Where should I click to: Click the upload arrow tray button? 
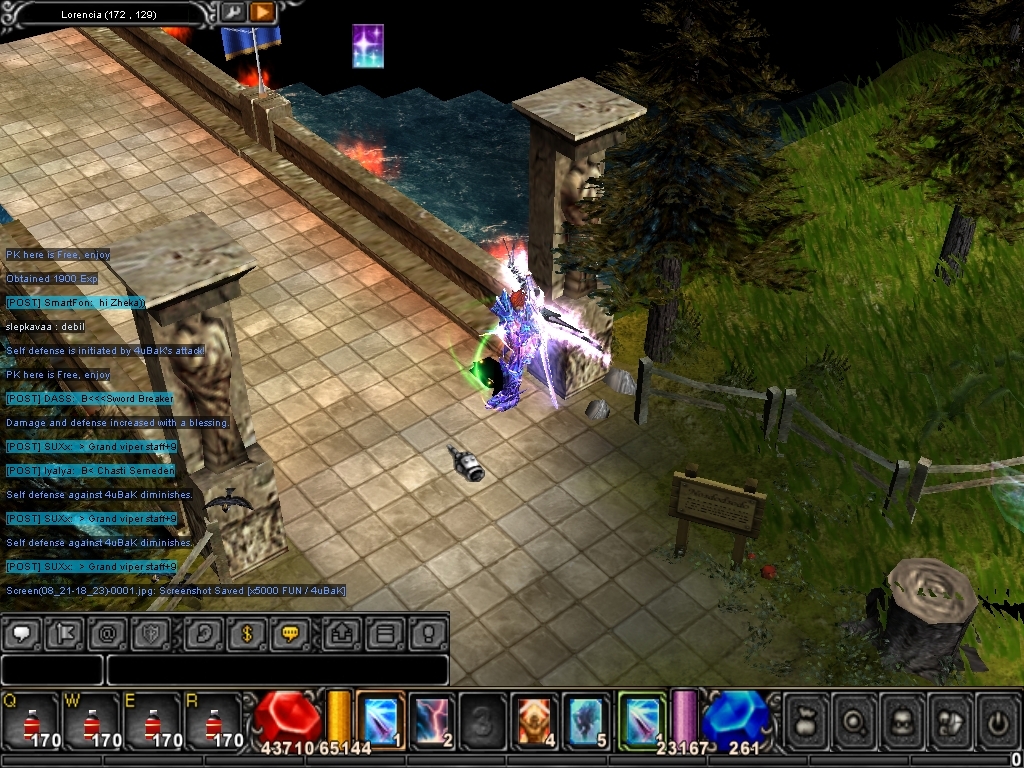[x=342, y=634]
